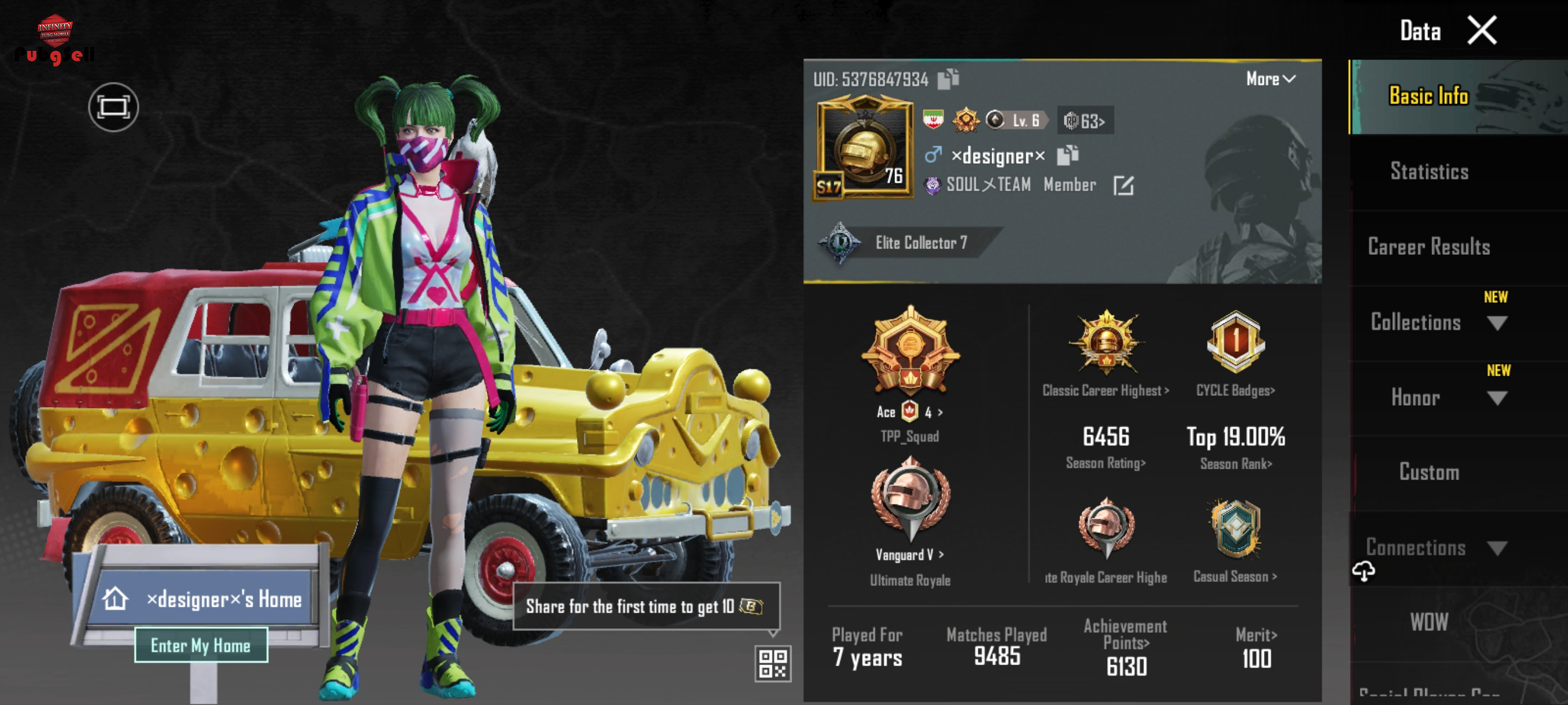Image resolution: width=1568 pixels, height=705 pixels.
Task: Expand the Honor section
Action: point(1497,398)
